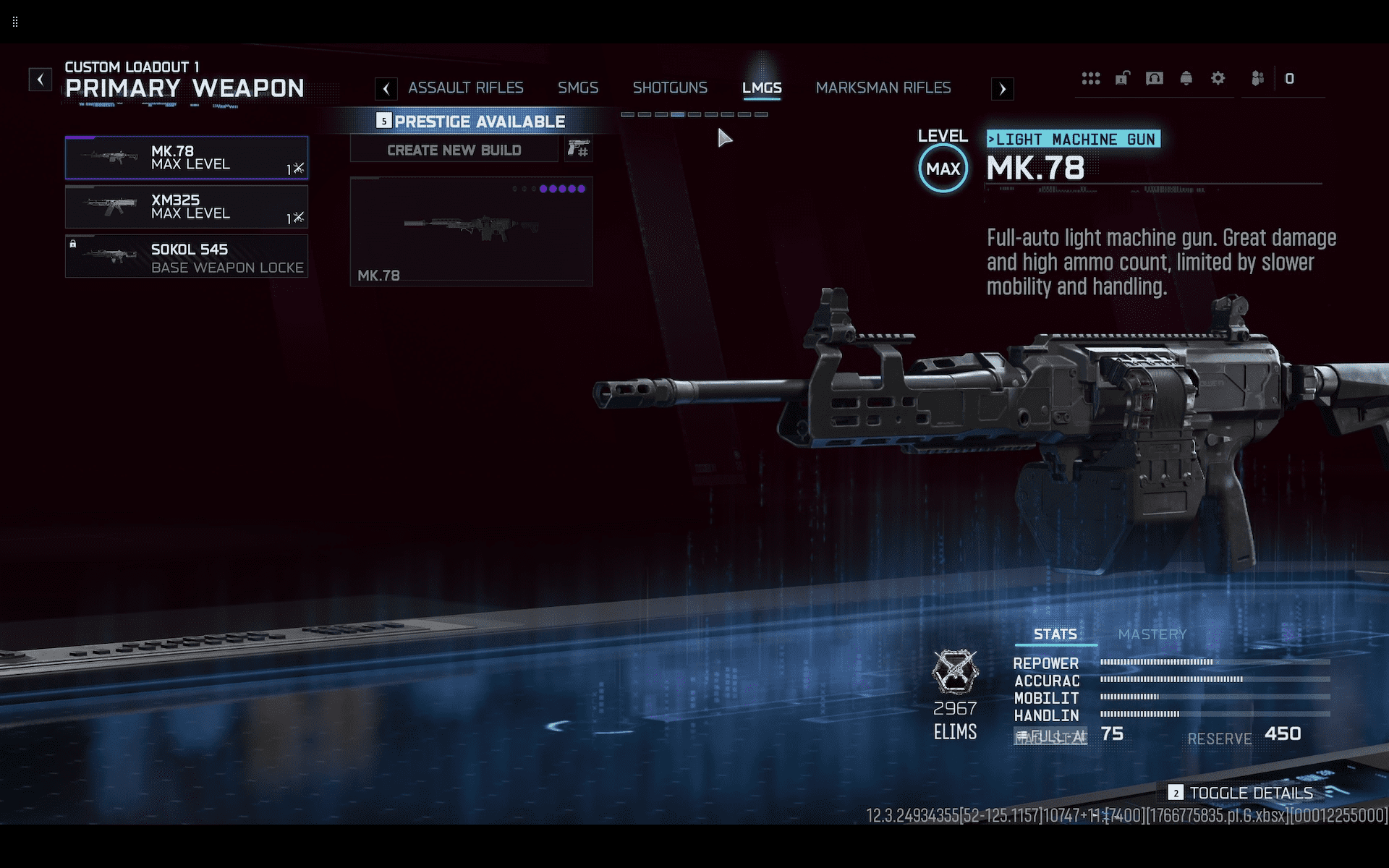Viewport: 1389px width, 868px height.
Task: Choose the XM325 weapon entry
Action: pos(187,207)
